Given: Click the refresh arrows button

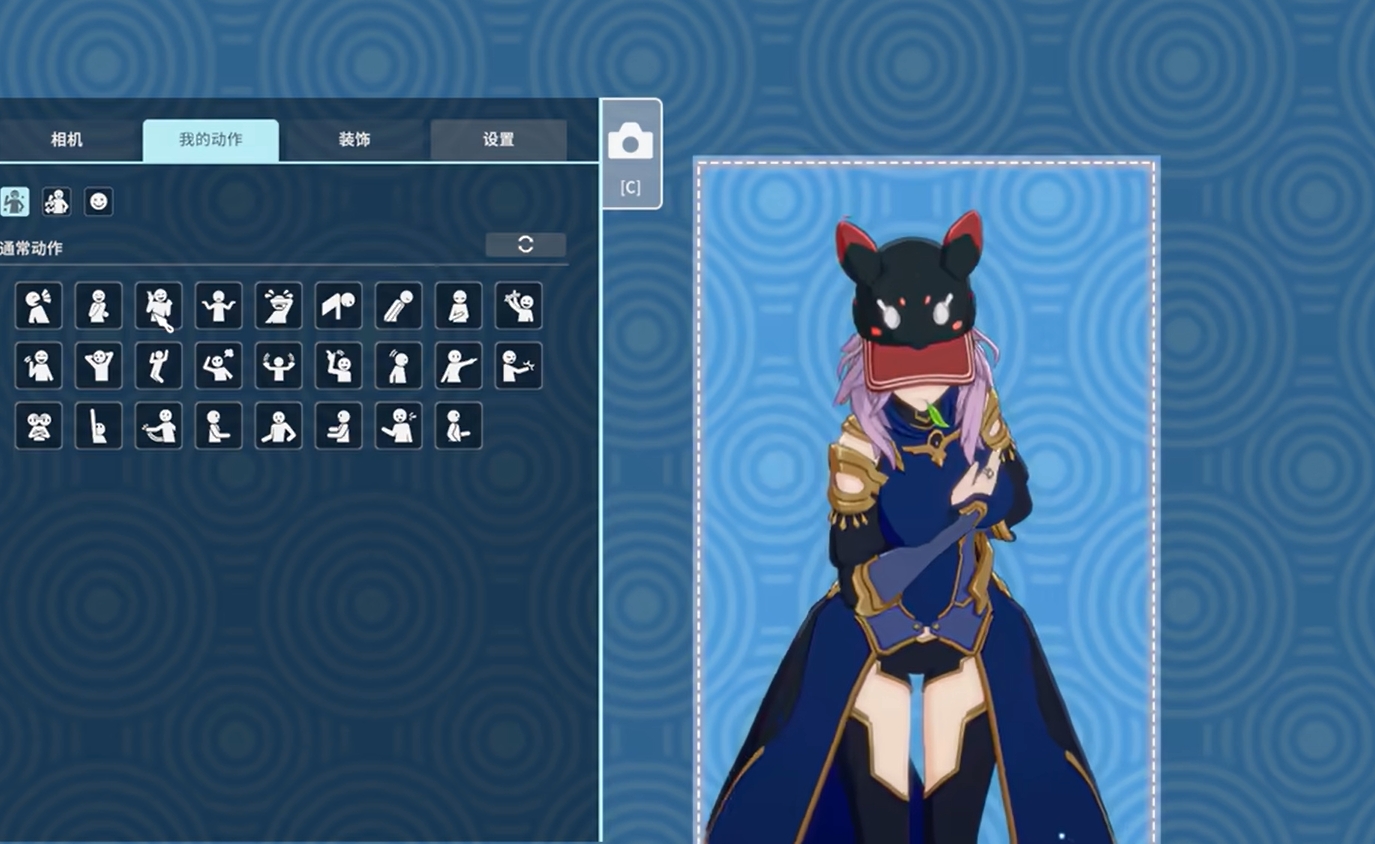Looking at the screenshot, I should [x=525, y=245].
